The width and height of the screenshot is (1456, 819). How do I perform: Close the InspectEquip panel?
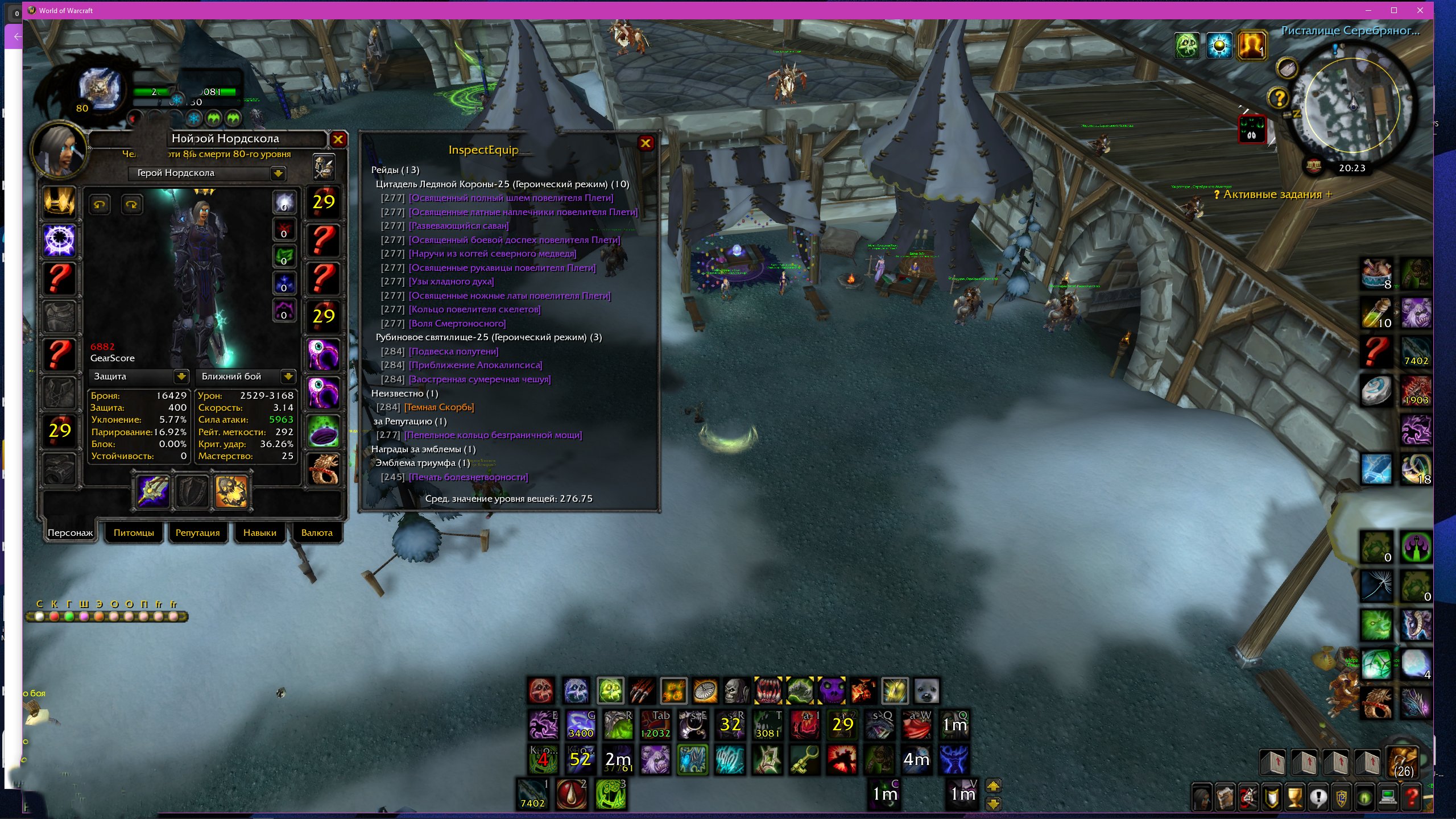646,143
